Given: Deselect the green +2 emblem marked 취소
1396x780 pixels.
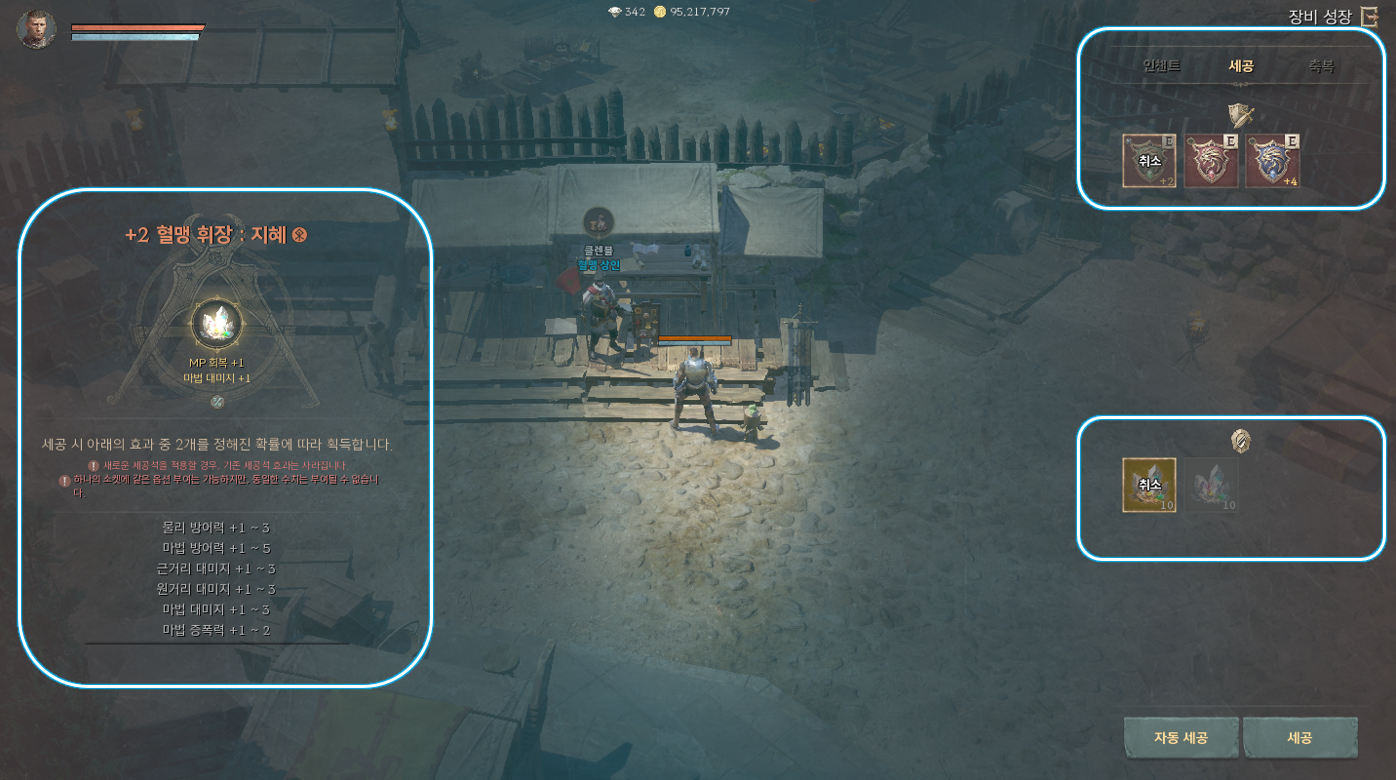Looking at the screenshot, I should coord(1149,161).
